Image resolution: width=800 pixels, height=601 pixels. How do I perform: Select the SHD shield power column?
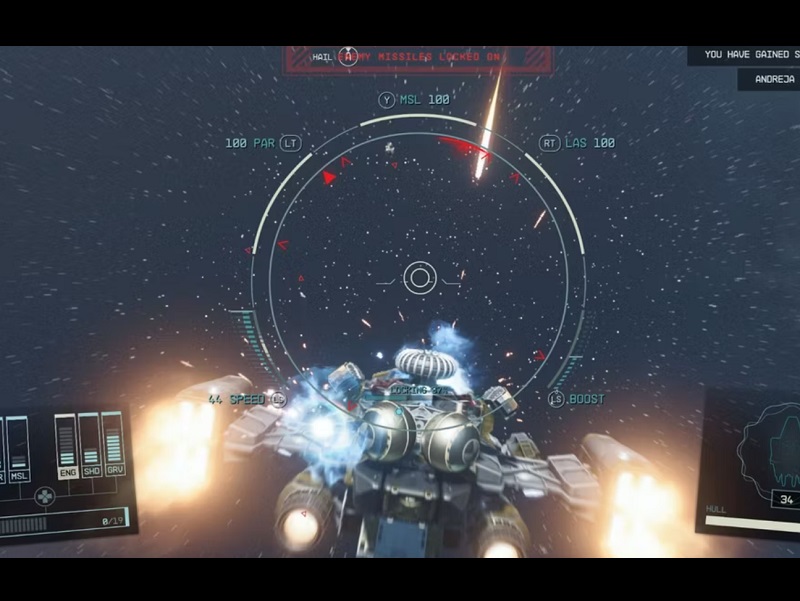(90, 443)
